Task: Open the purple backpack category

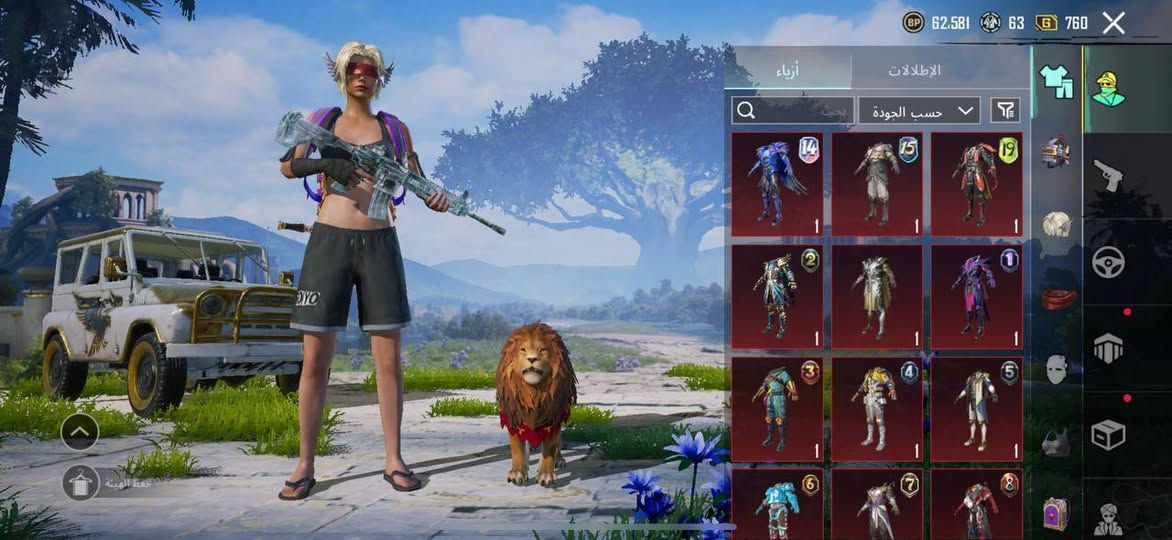Action: (x=1056, y=512)
